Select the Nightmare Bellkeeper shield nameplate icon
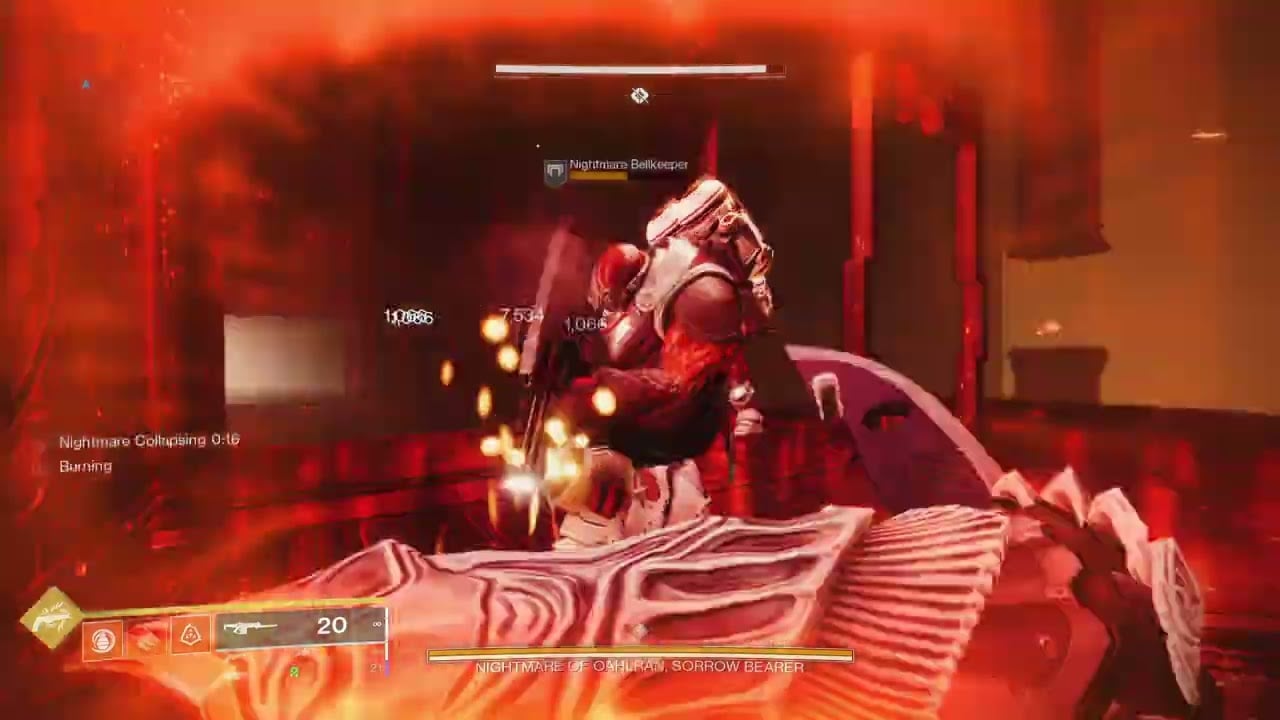Image resolution: width=1280 pixels, height=720 pixels. click(x=555, y=172)
